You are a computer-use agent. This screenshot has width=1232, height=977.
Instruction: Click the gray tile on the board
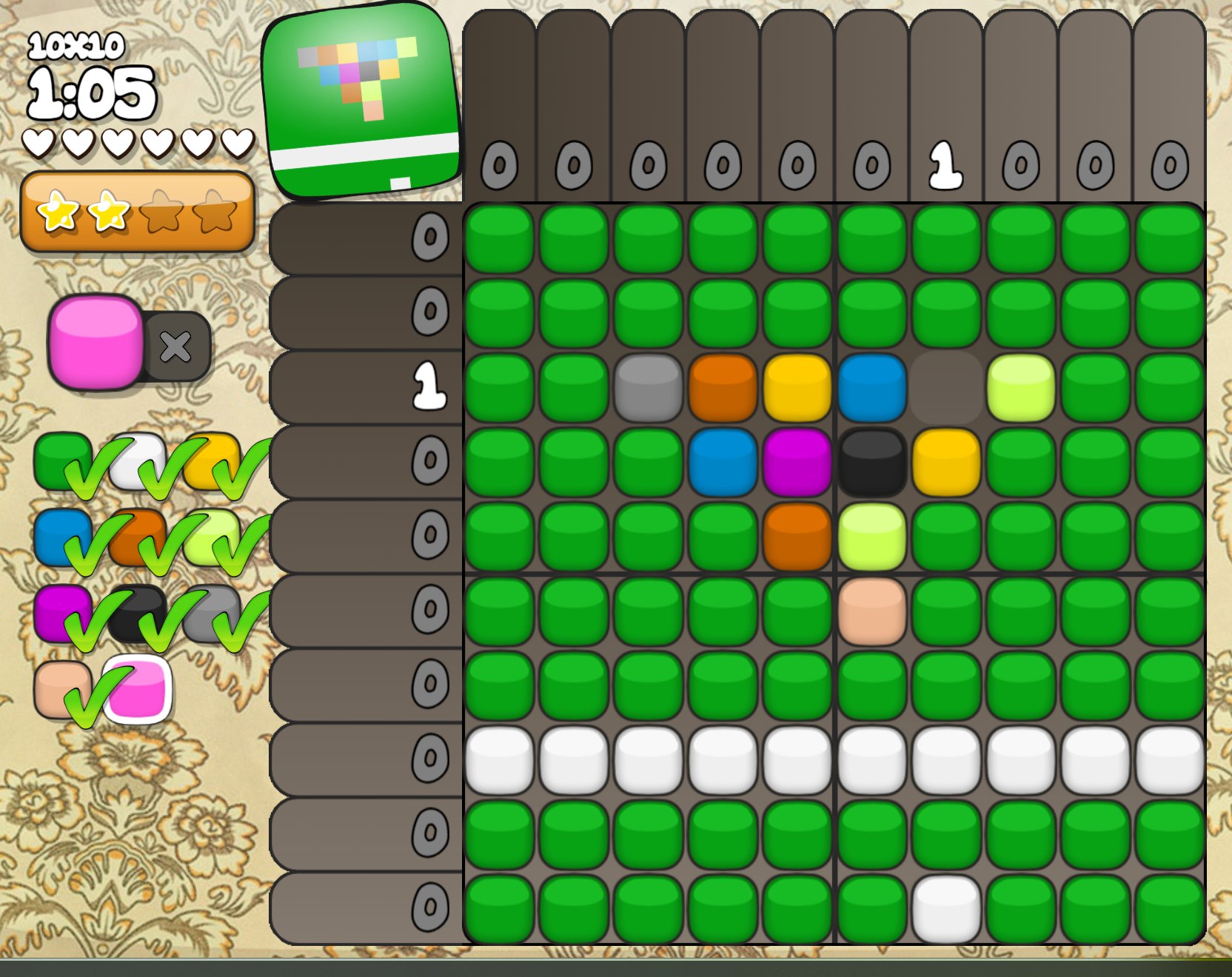[x=649, y=387]
